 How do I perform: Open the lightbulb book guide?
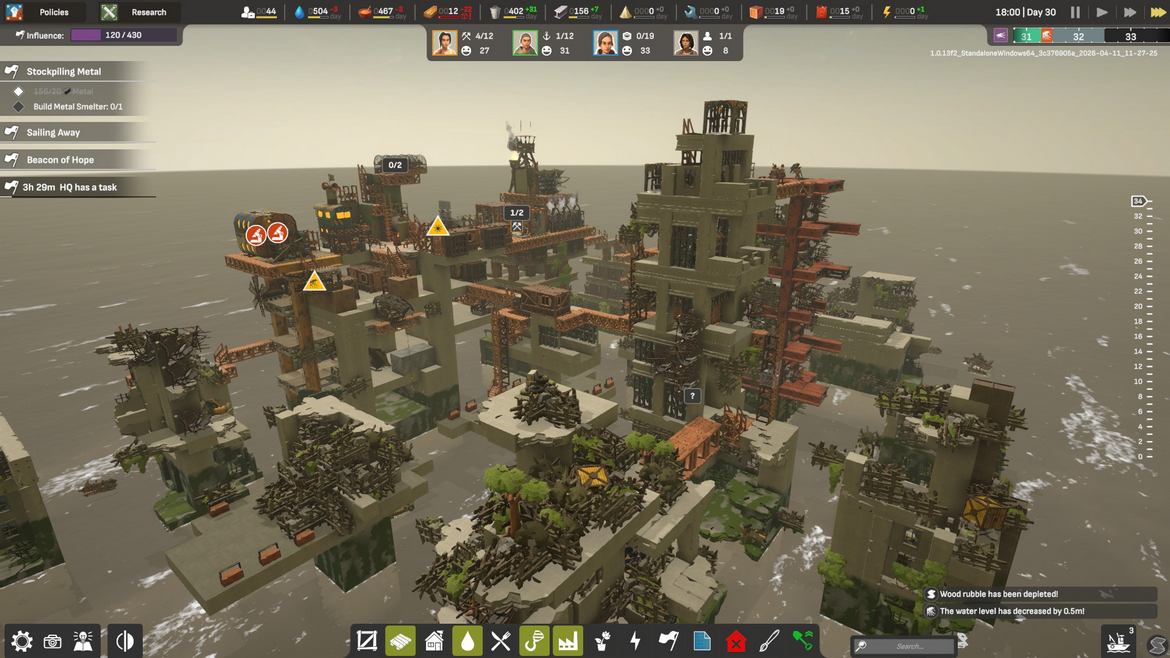[84, 641]
